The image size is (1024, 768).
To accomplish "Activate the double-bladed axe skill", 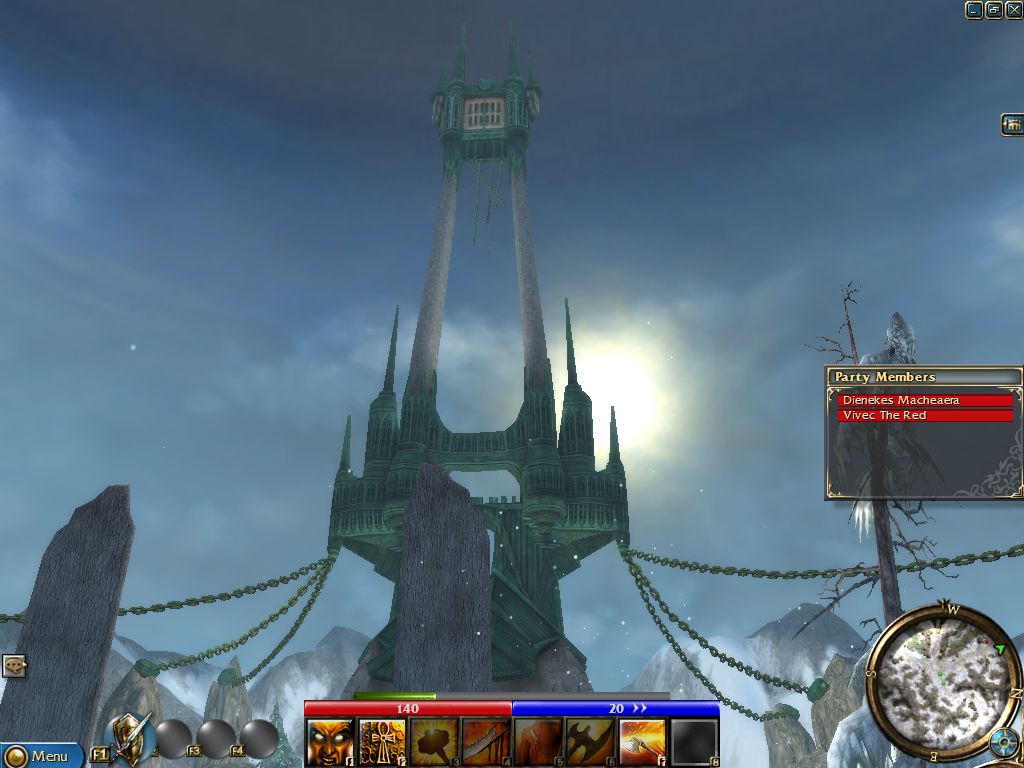I will point(590,742).
